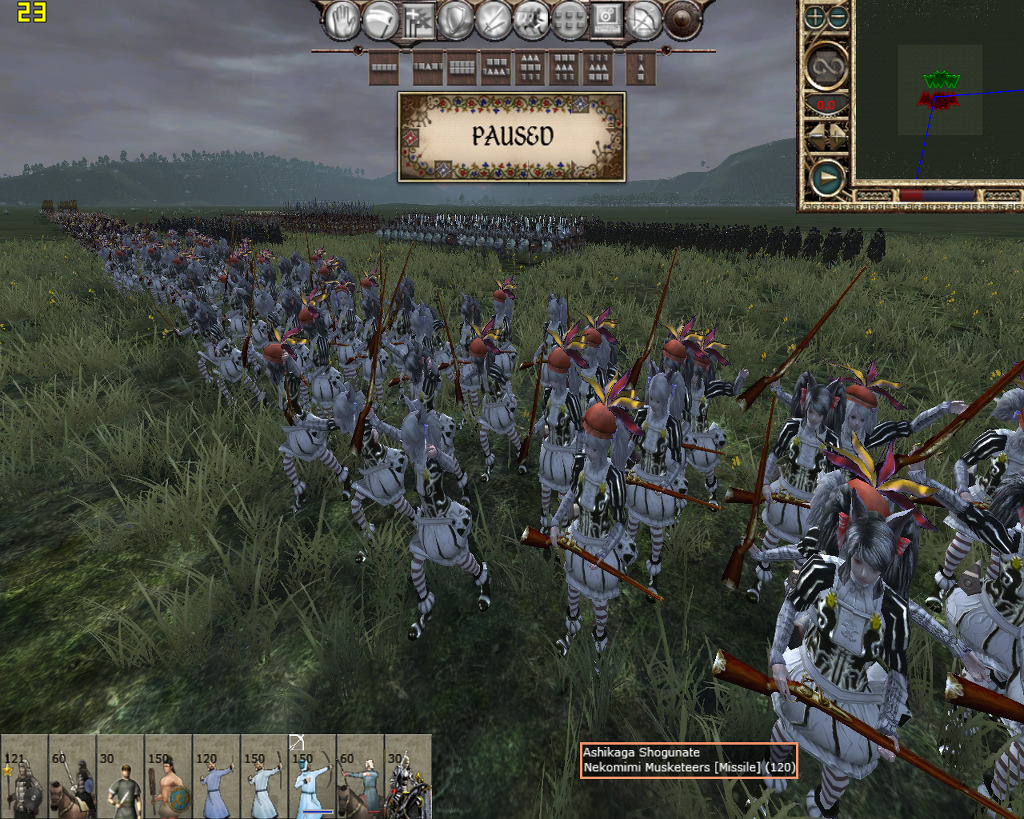
Task: Zoom in the minimap with plus button
Action: 815,17
